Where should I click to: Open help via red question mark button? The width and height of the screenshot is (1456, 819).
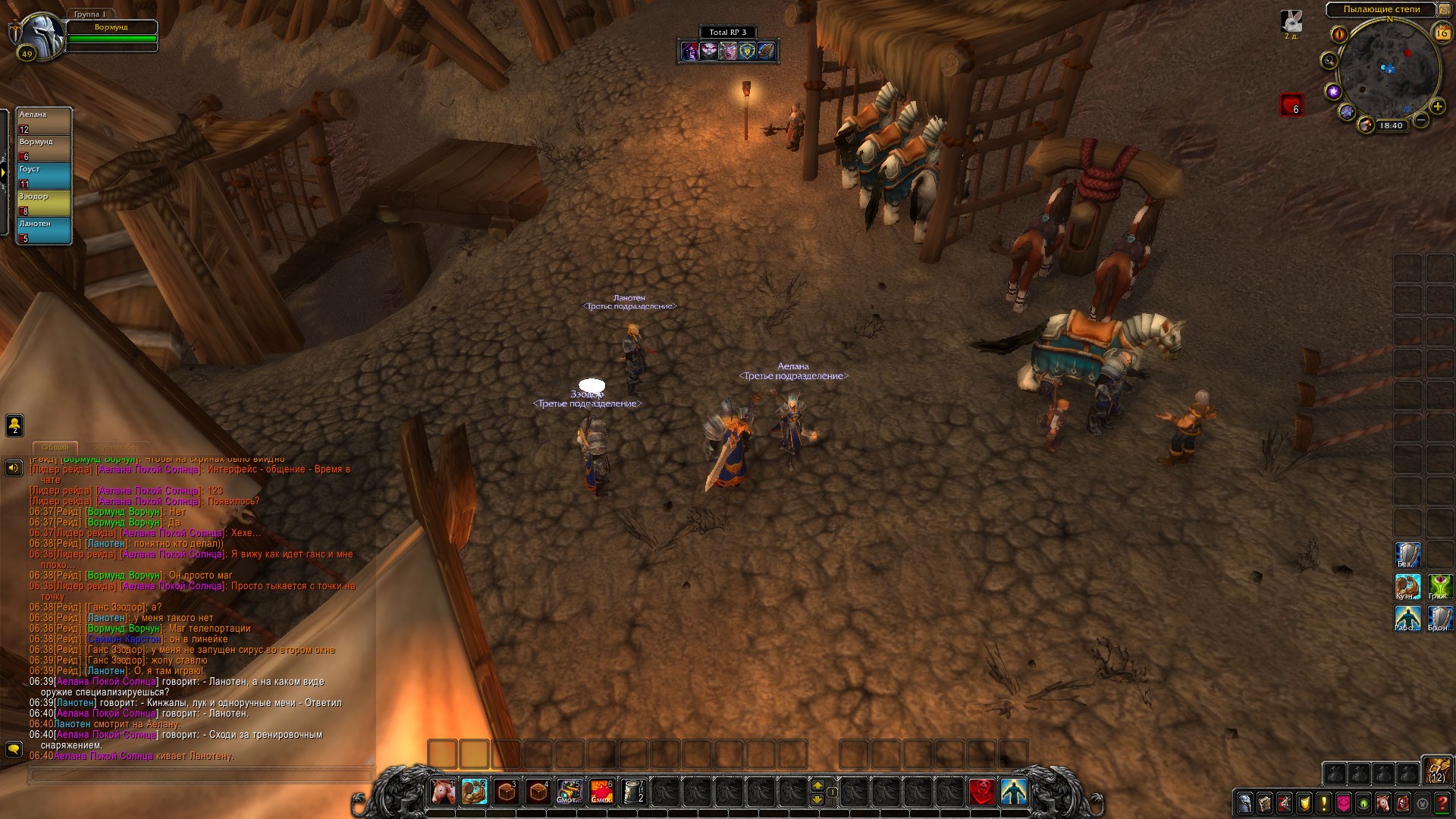pos(1442,803)
